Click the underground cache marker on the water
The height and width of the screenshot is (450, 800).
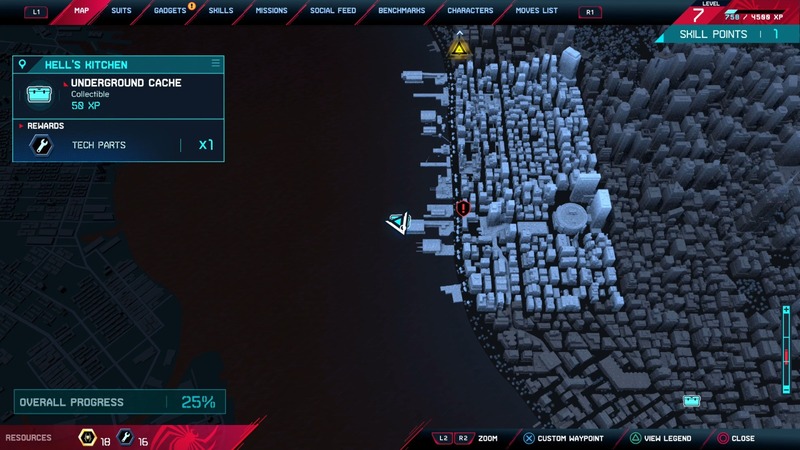(399, 223)
